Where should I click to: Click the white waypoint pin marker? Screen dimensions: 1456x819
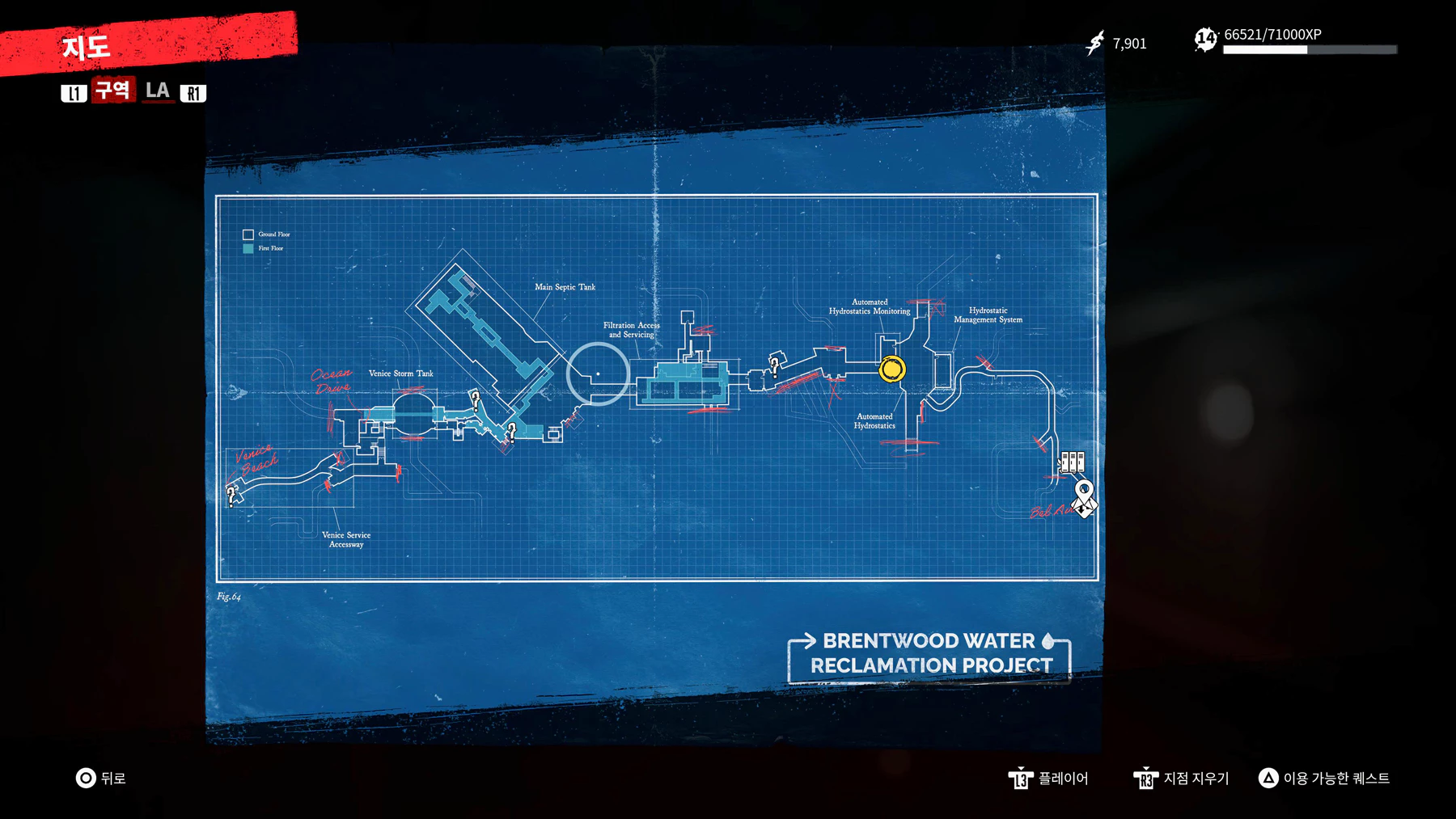[x=1084, y=491]
